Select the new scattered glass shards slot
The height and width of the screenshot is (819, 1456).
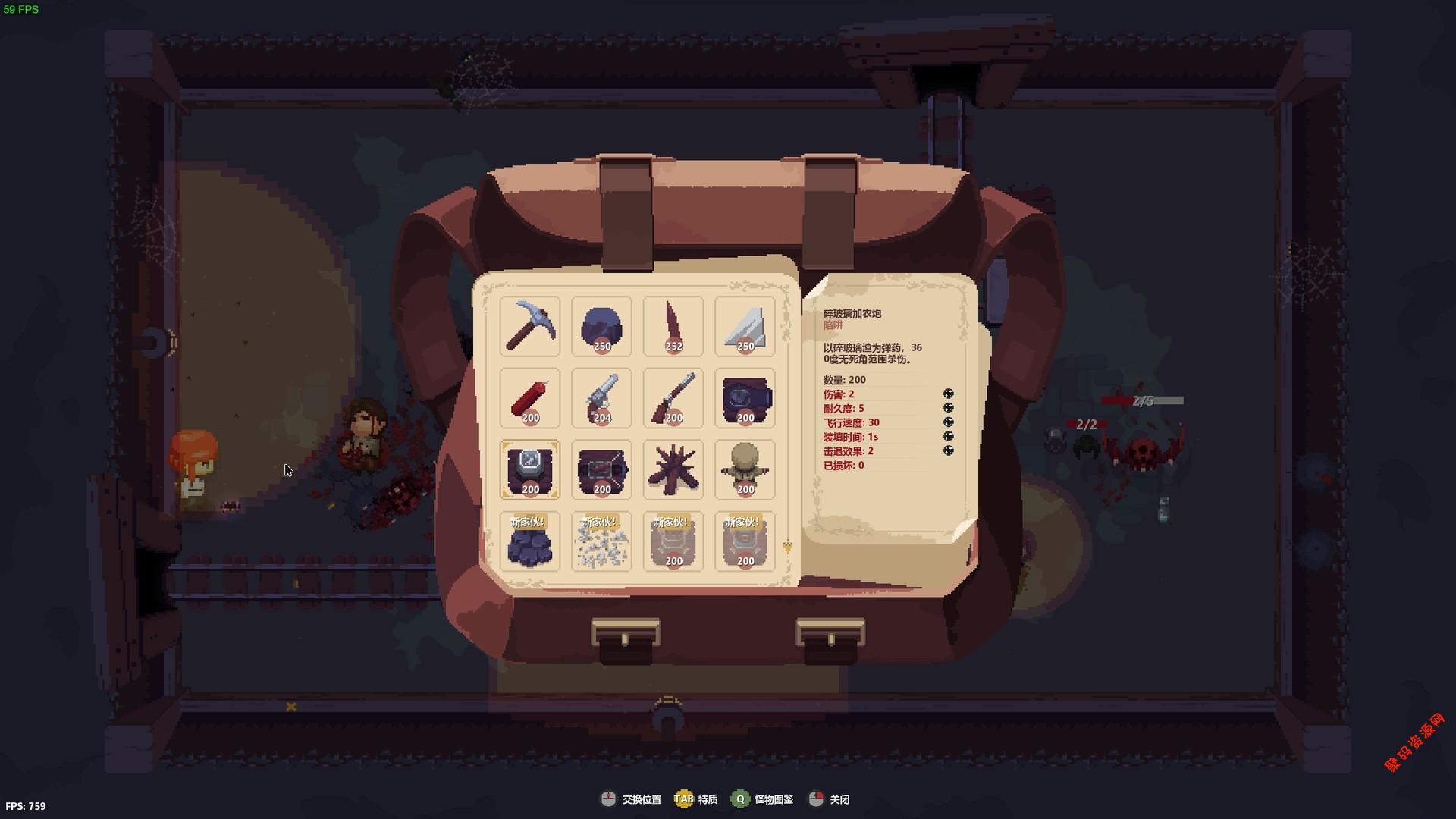(x=601, y=541)
